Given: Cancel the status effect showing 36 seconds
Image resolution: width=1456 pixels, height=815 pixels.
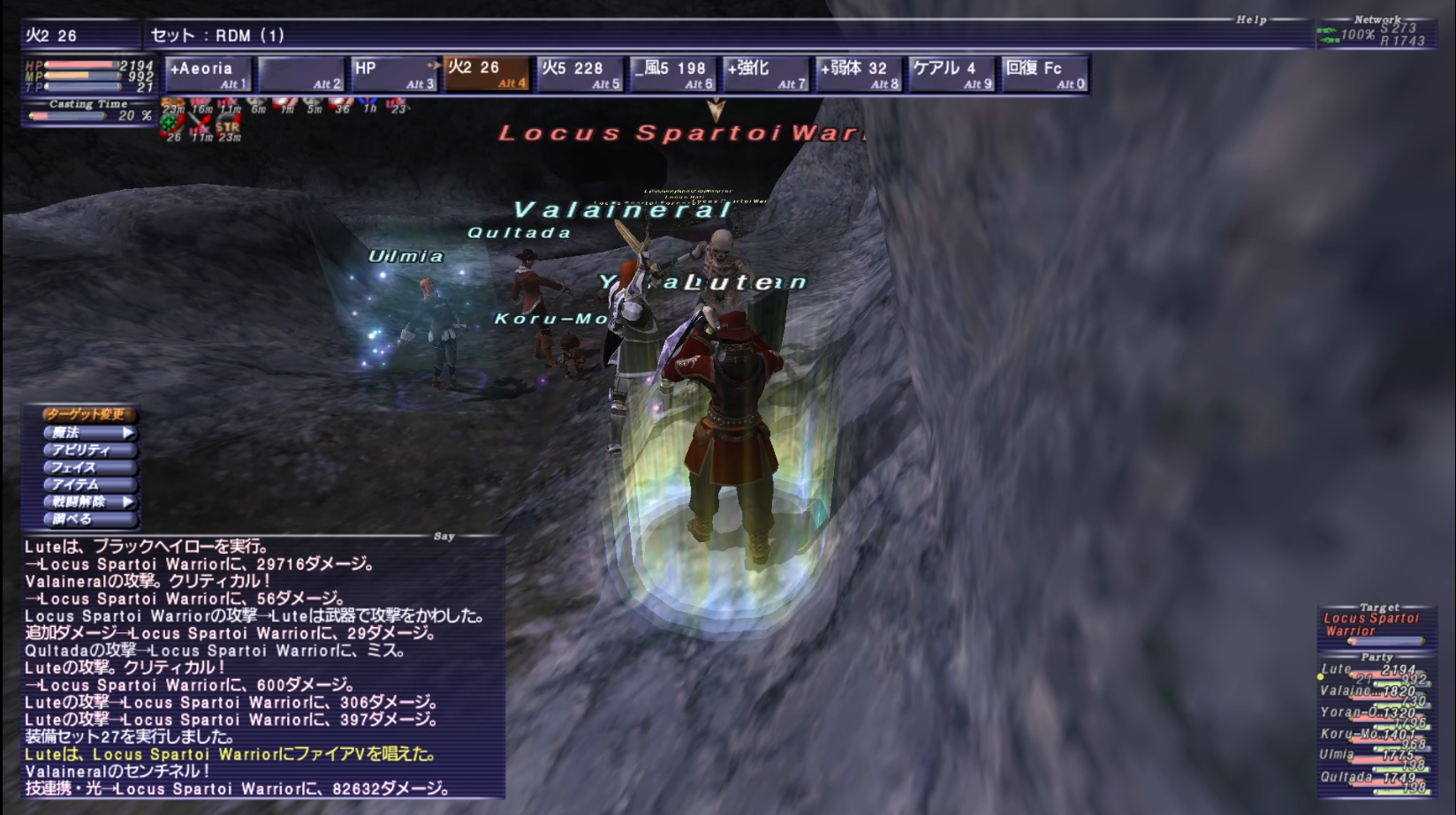Looking at the screenshot, I should tap(340, 104).
